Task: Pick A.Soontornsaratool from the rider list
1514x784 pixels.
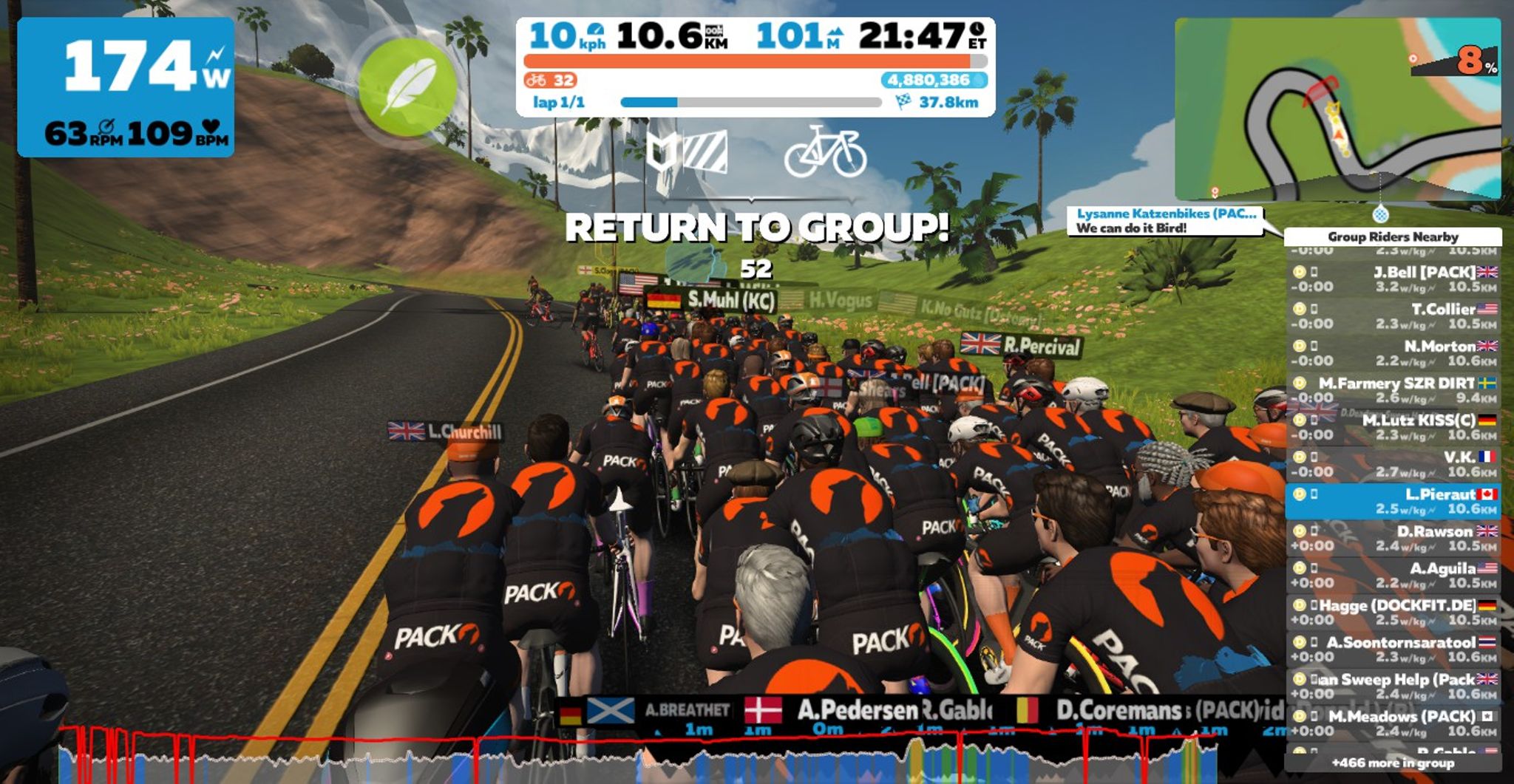Action: tap(1394, 650)
